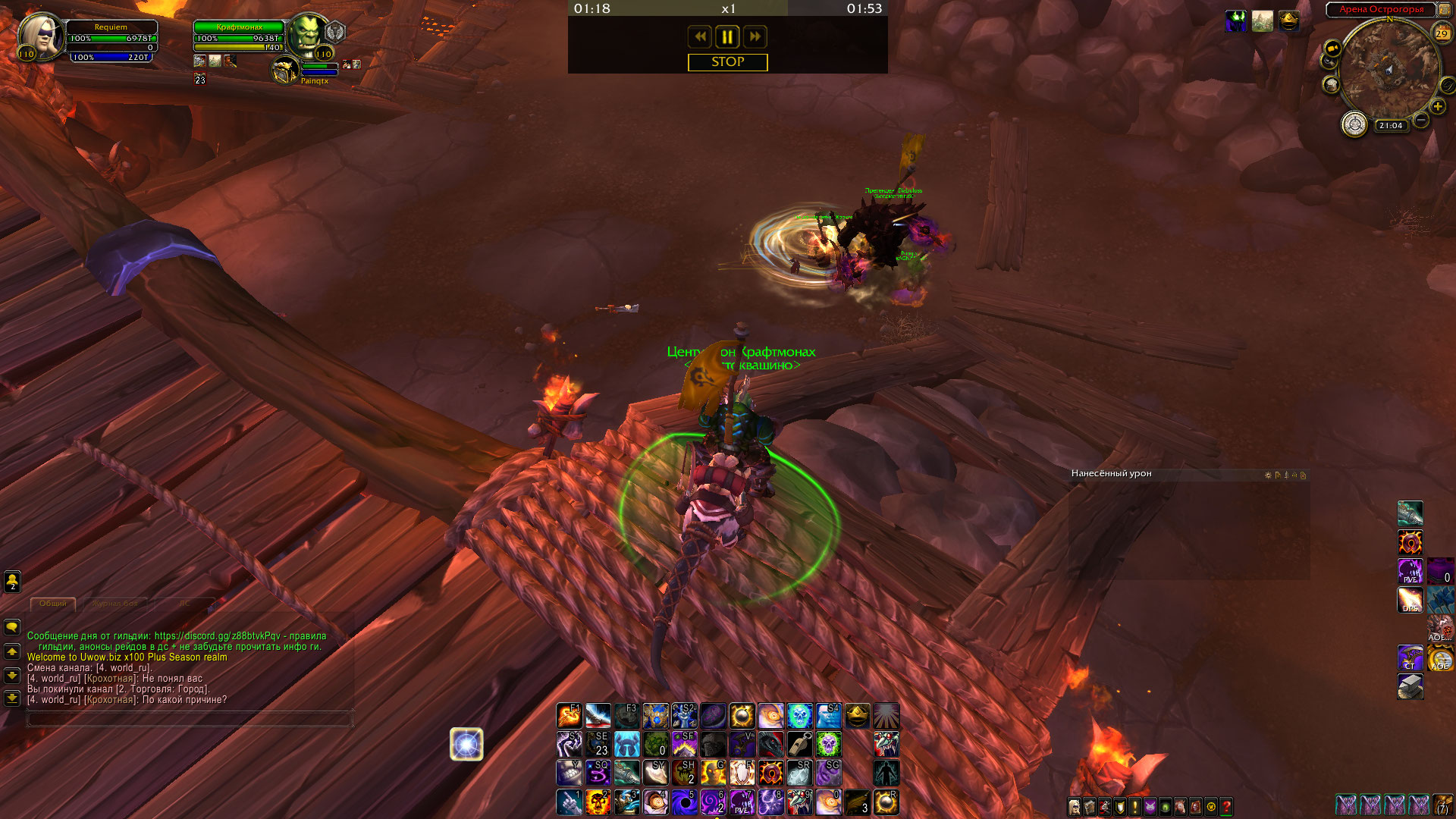Activate the DPS macro icon

pos(1410,600)
